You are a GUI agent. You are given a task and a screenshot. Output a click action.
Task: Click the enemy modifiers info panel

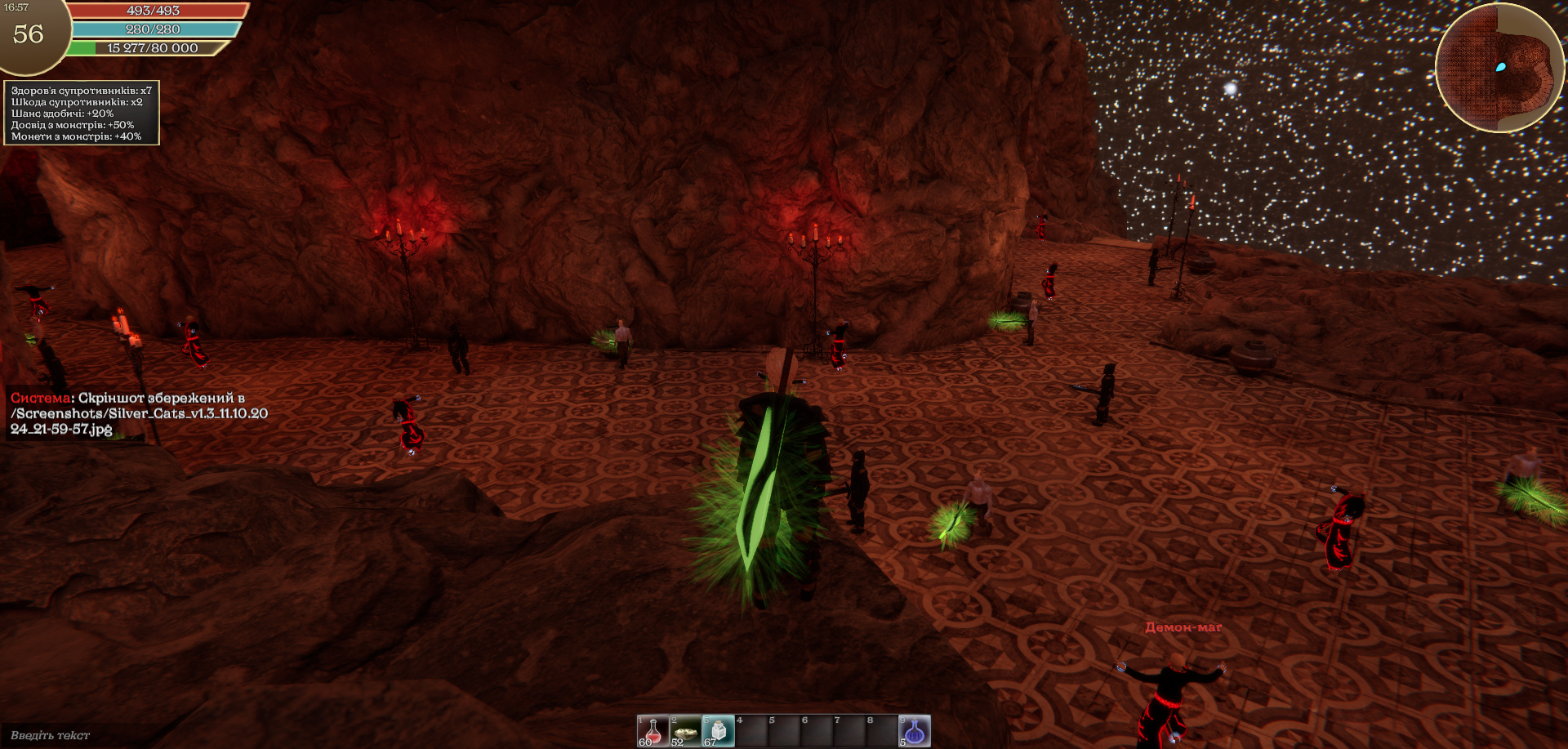click(x=81, y=113)
